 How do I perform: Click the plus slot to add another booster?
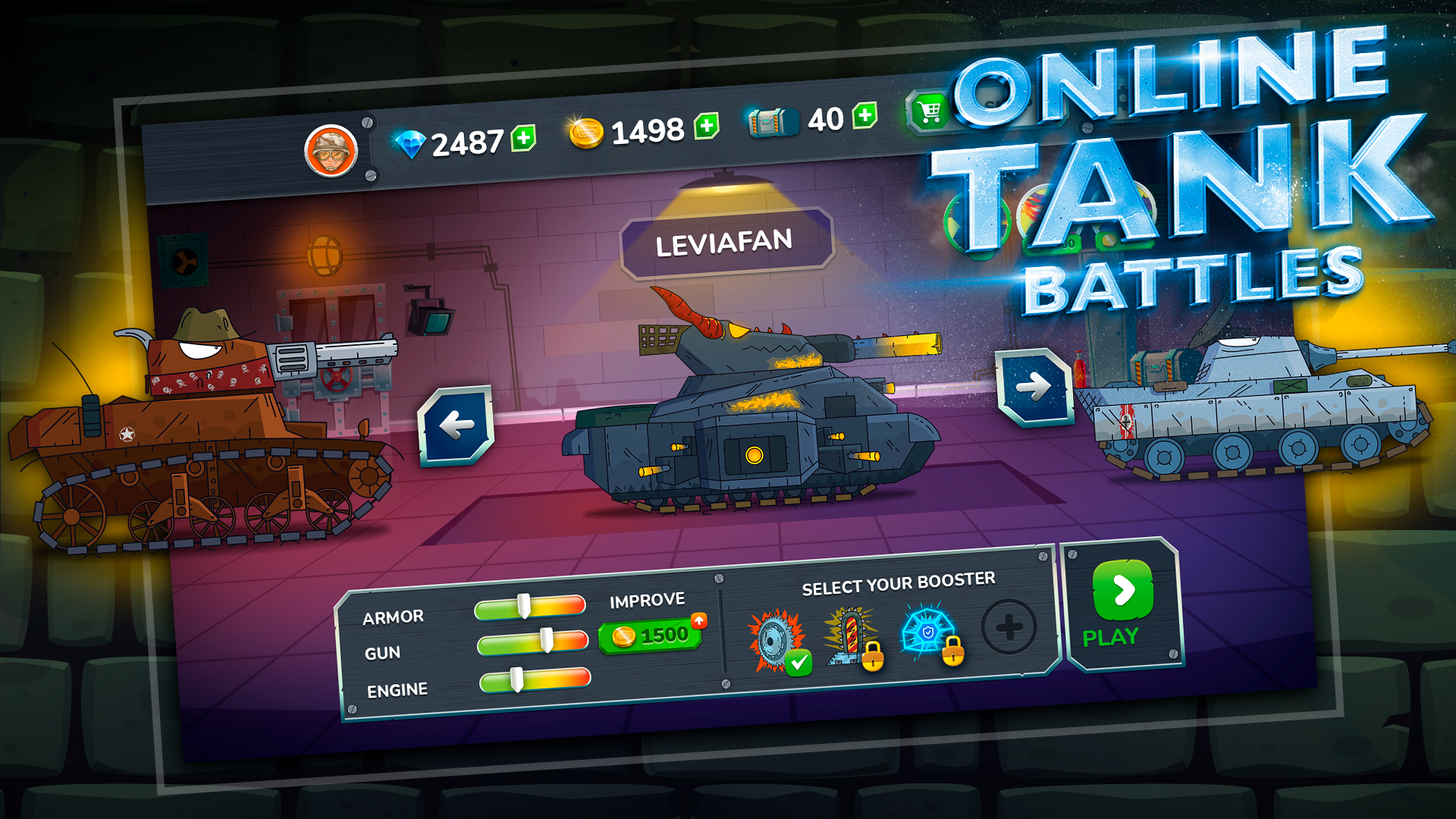(1009, 626)
